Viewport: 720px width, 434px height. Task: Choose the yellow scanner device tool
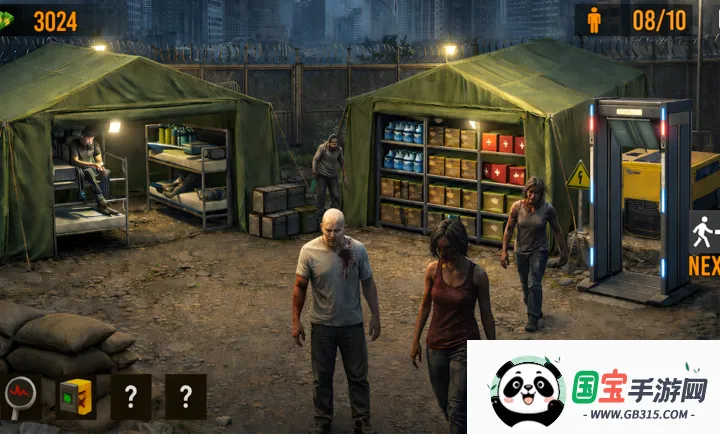pos(76,396)
